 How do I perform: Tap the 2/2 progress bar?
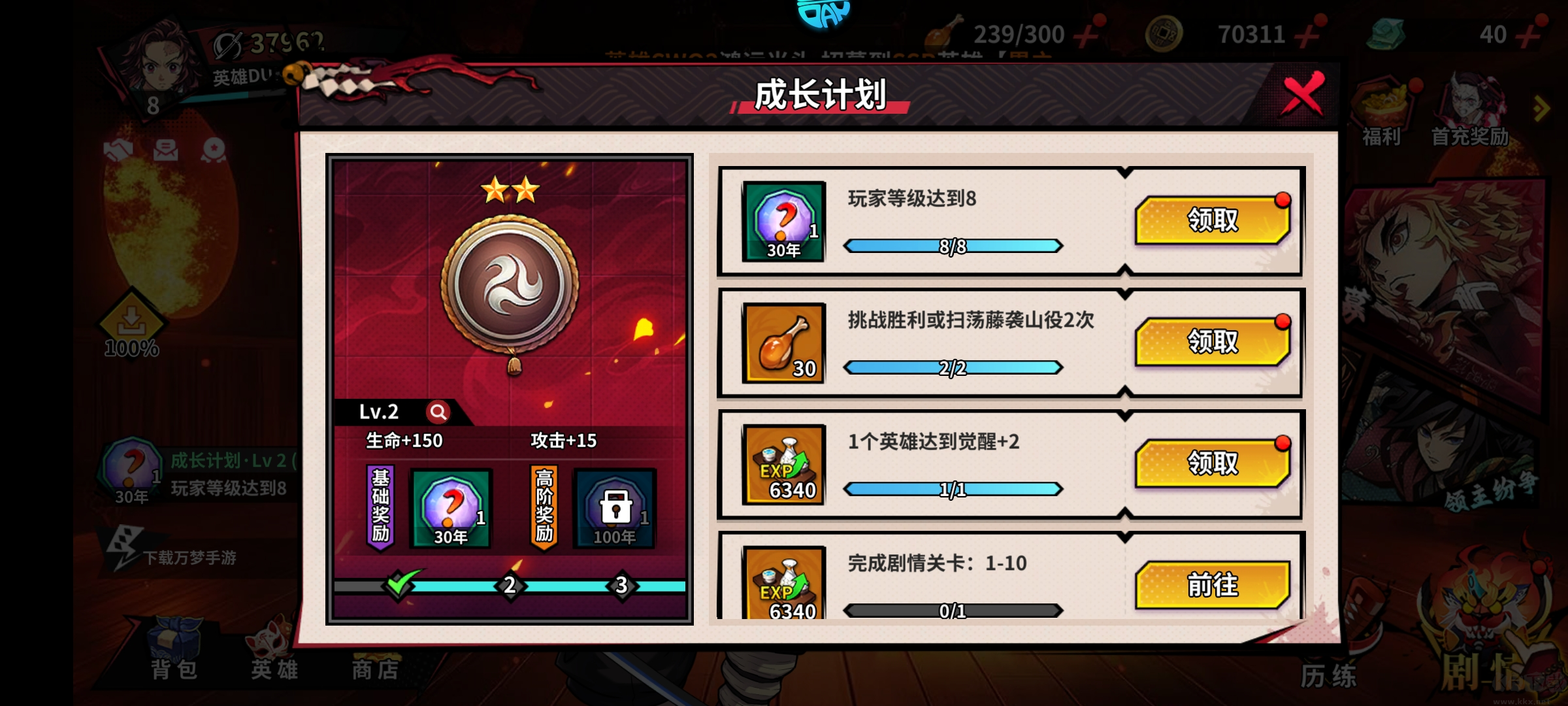point(953,367)
